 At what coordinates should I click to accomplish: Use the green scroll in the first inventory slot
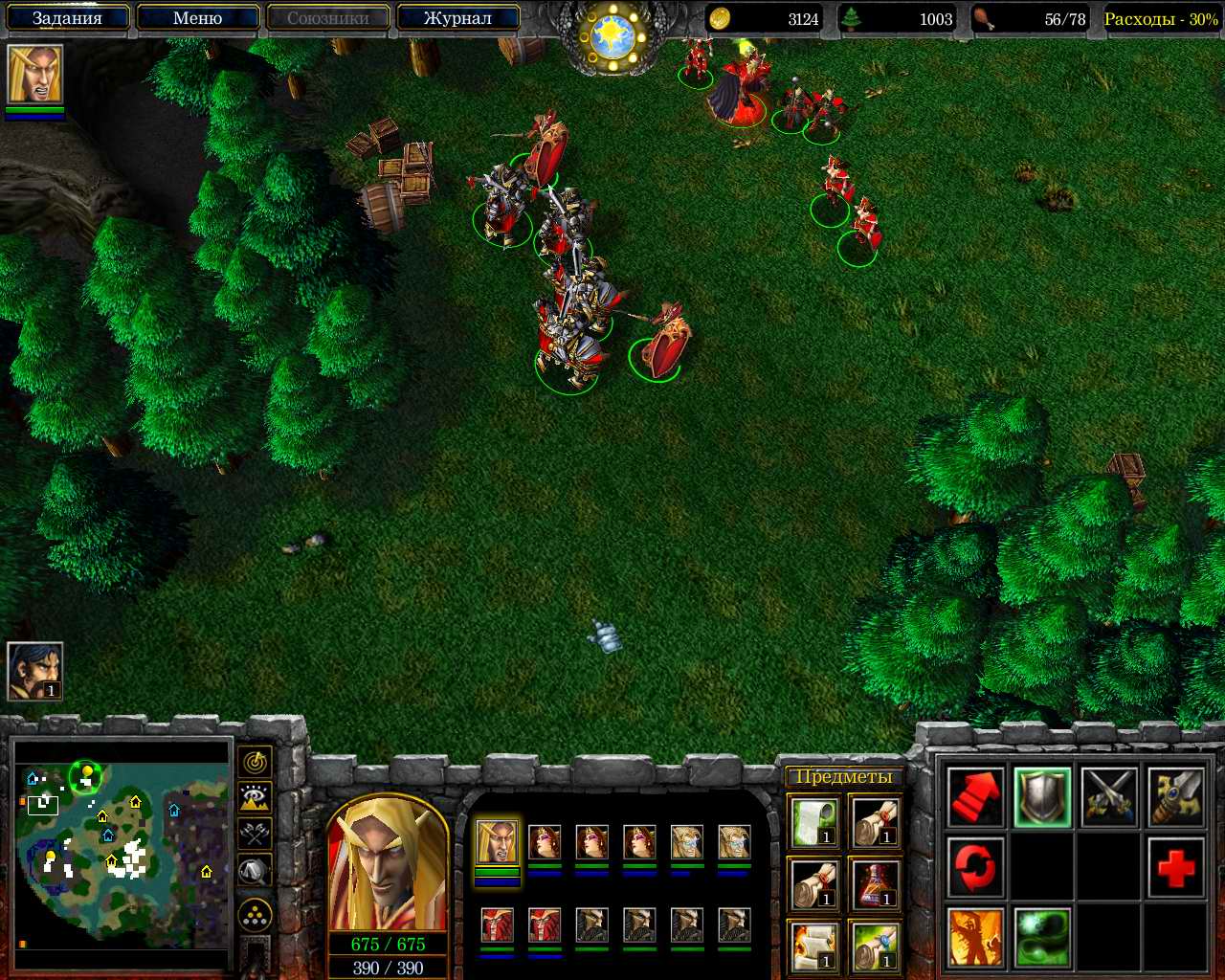point(814,823)
